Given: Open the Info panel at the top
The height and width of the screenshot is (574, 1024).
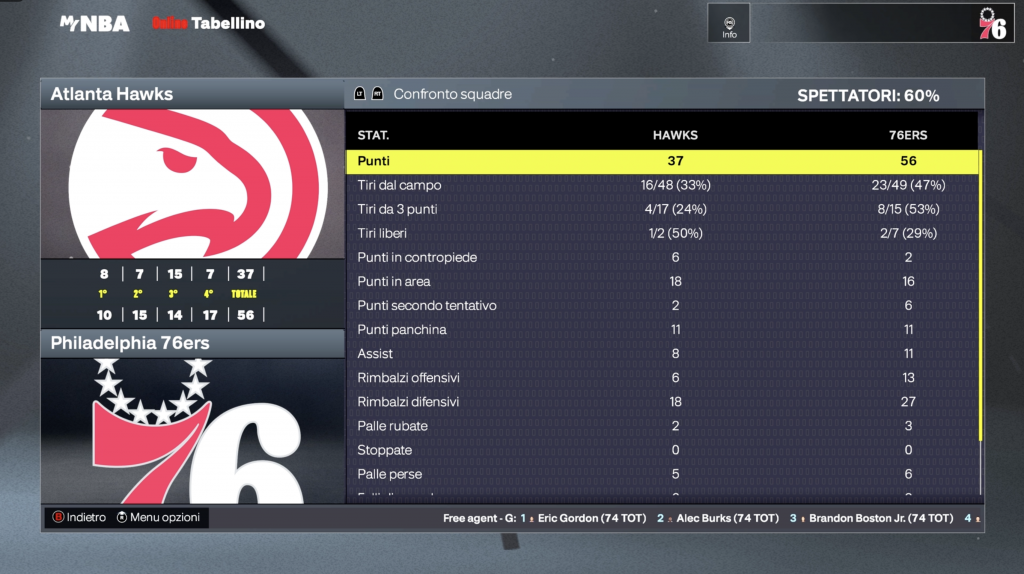Looking at the screenshot, I should click(x=729, y=24).
